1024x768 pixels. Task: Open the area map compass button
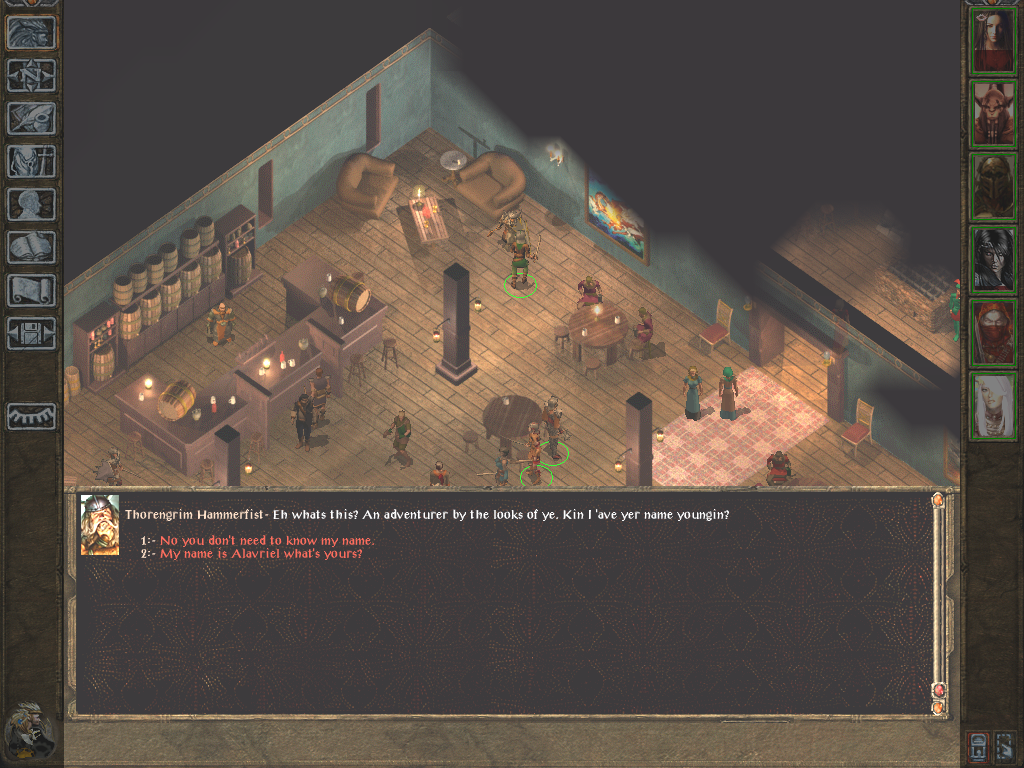pos(31,76)
